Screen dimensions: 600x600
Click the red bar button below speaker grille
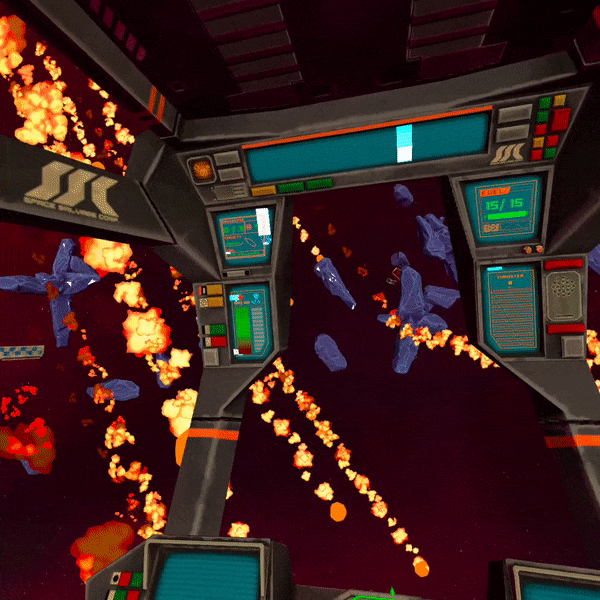[565, 328]
